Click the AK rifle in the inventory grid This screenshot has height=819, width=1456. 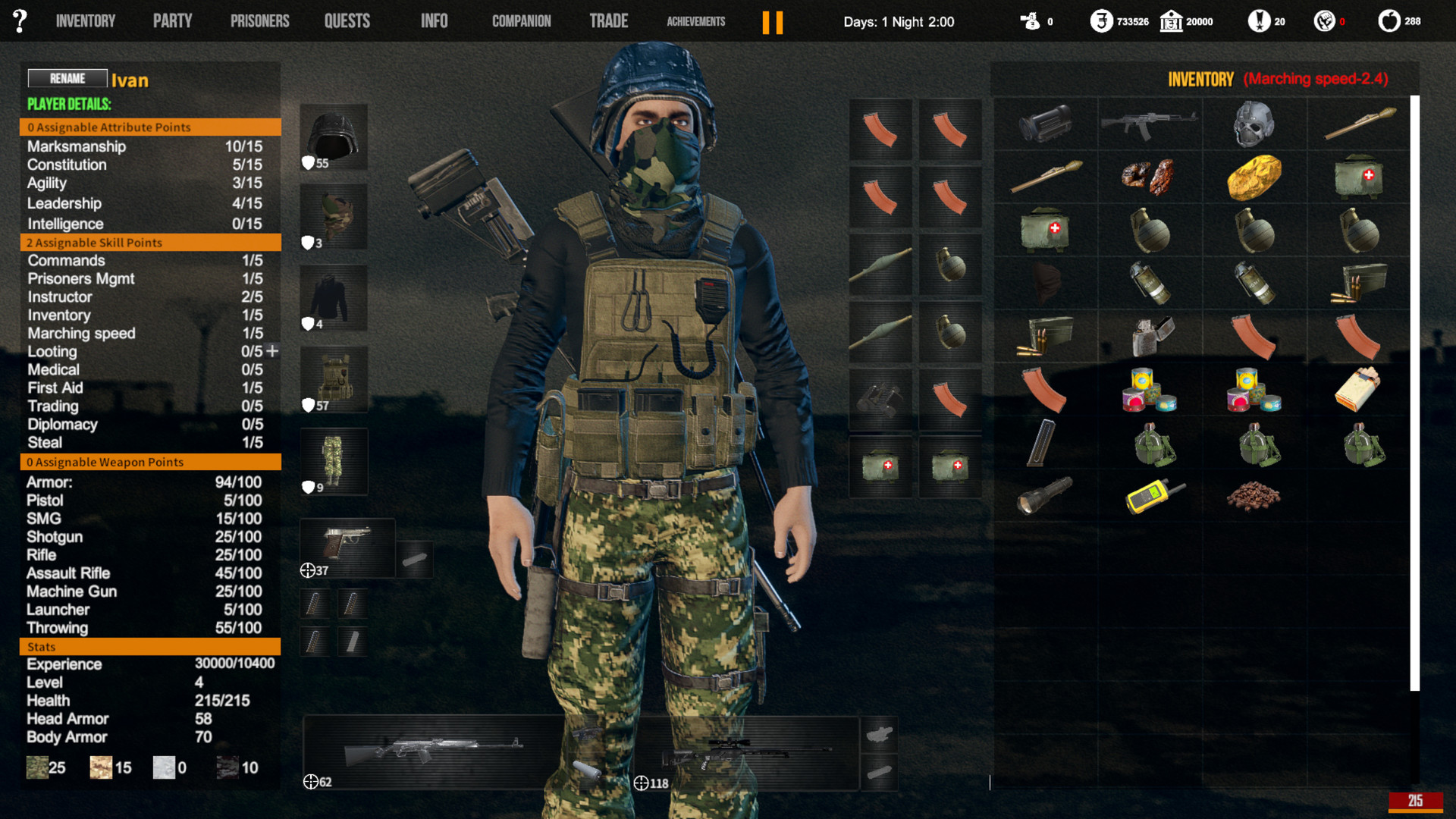1149,124
